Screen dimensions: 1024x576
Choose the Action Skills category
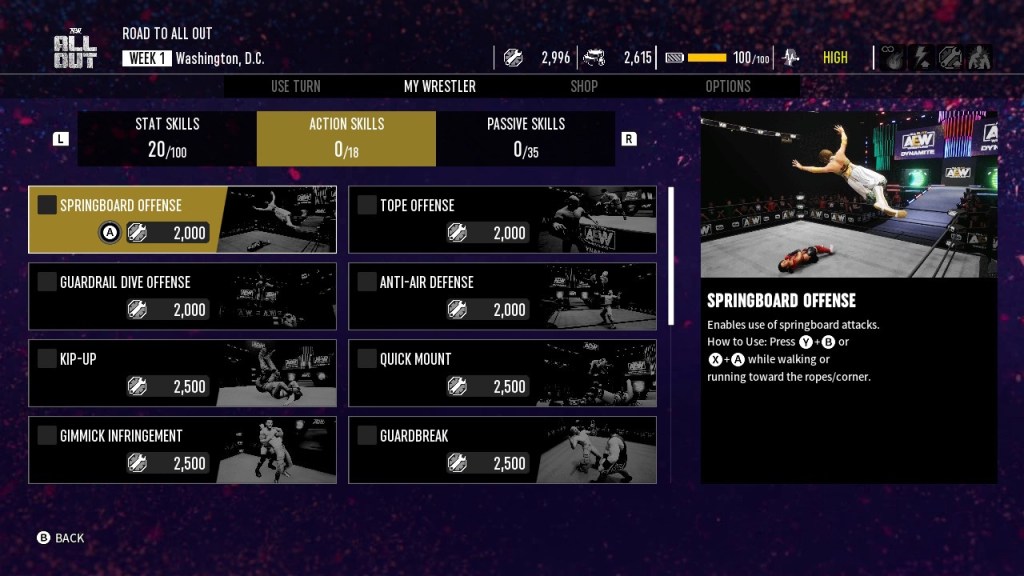[x=346, y=138]
